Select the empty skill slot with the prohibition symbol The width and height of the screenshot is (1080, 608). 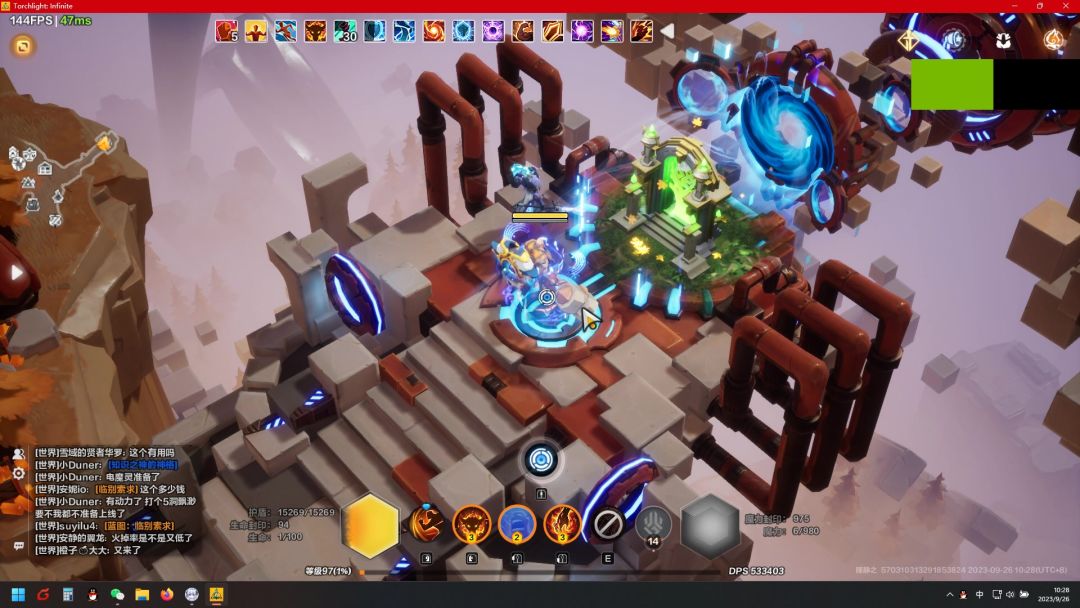point(608,523)
